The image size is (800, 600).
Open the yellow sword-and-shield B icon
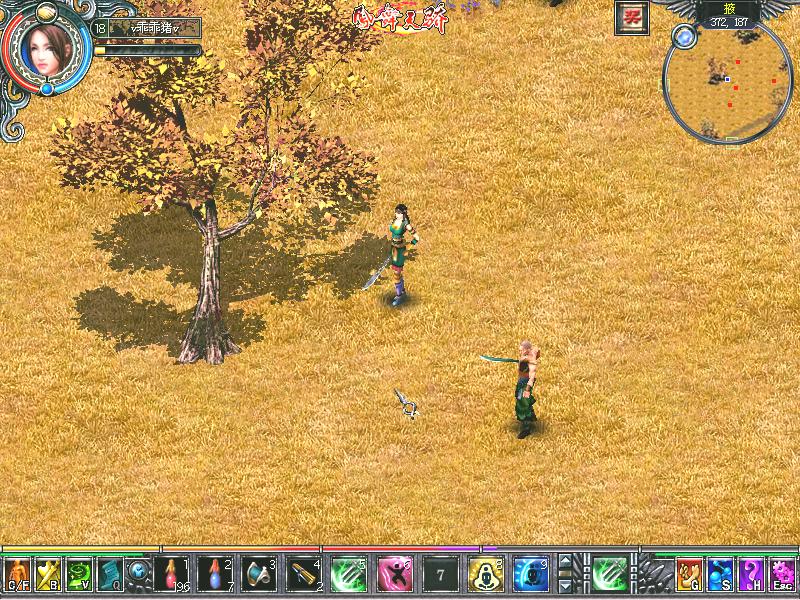coord(49,574)
